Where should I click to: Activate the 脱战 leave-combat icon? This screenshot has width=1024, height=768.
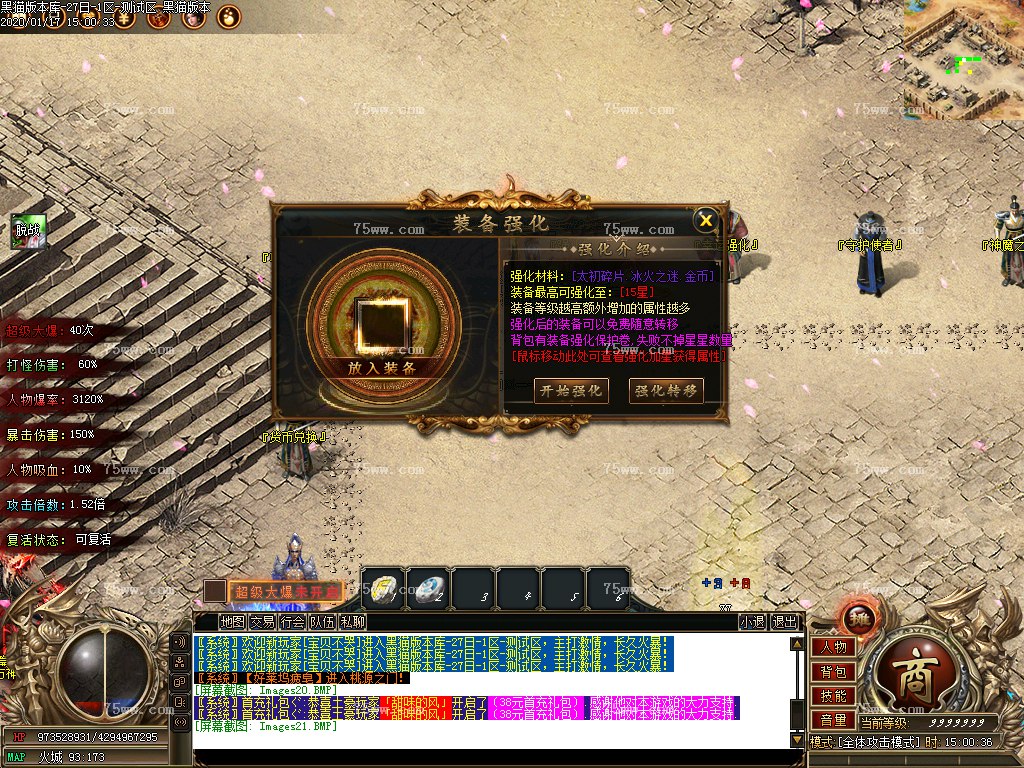point(28,231)
